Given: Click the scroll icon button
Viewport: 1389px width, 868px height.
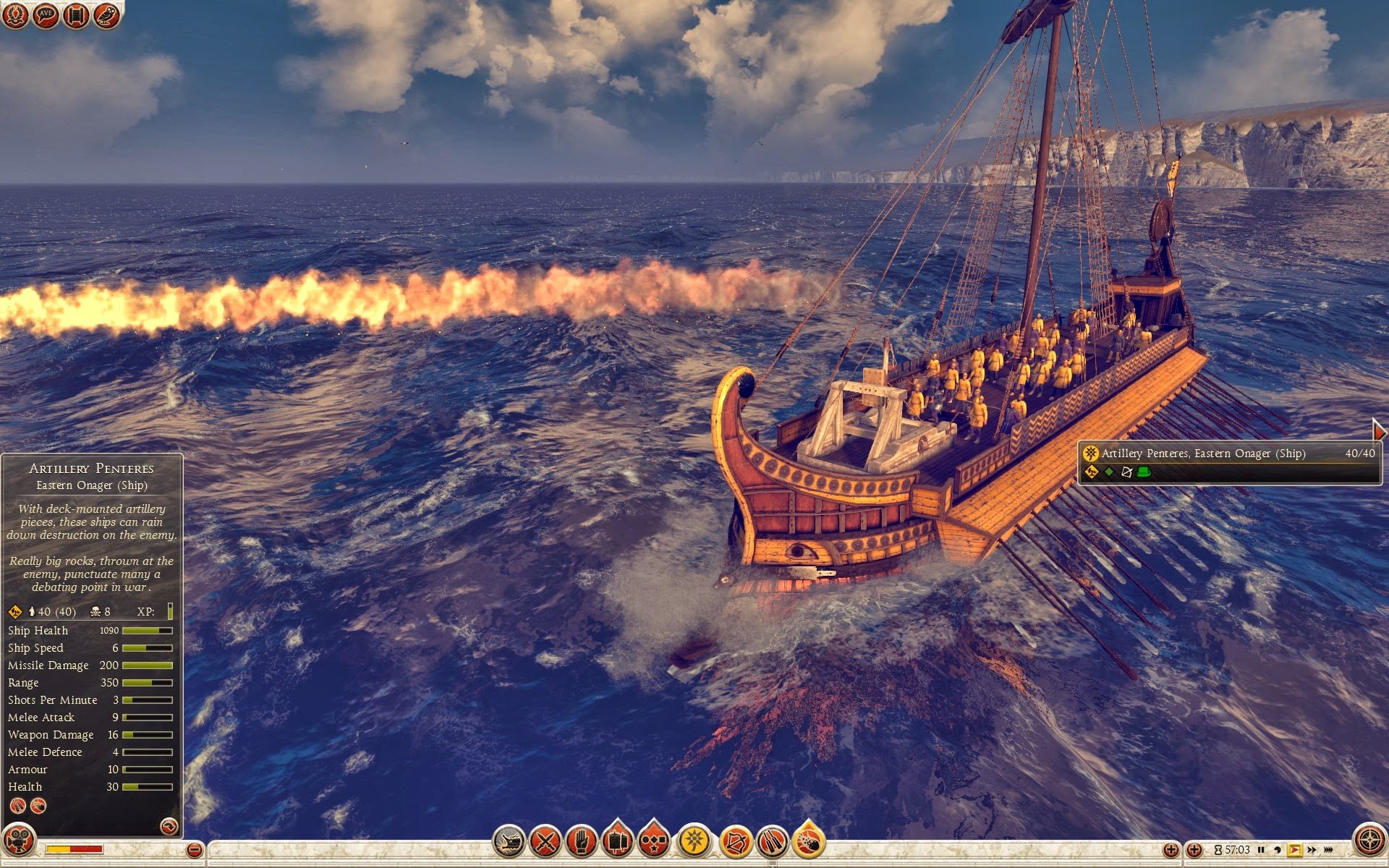Looking at the screenshot, I should [x=76, y=15].
